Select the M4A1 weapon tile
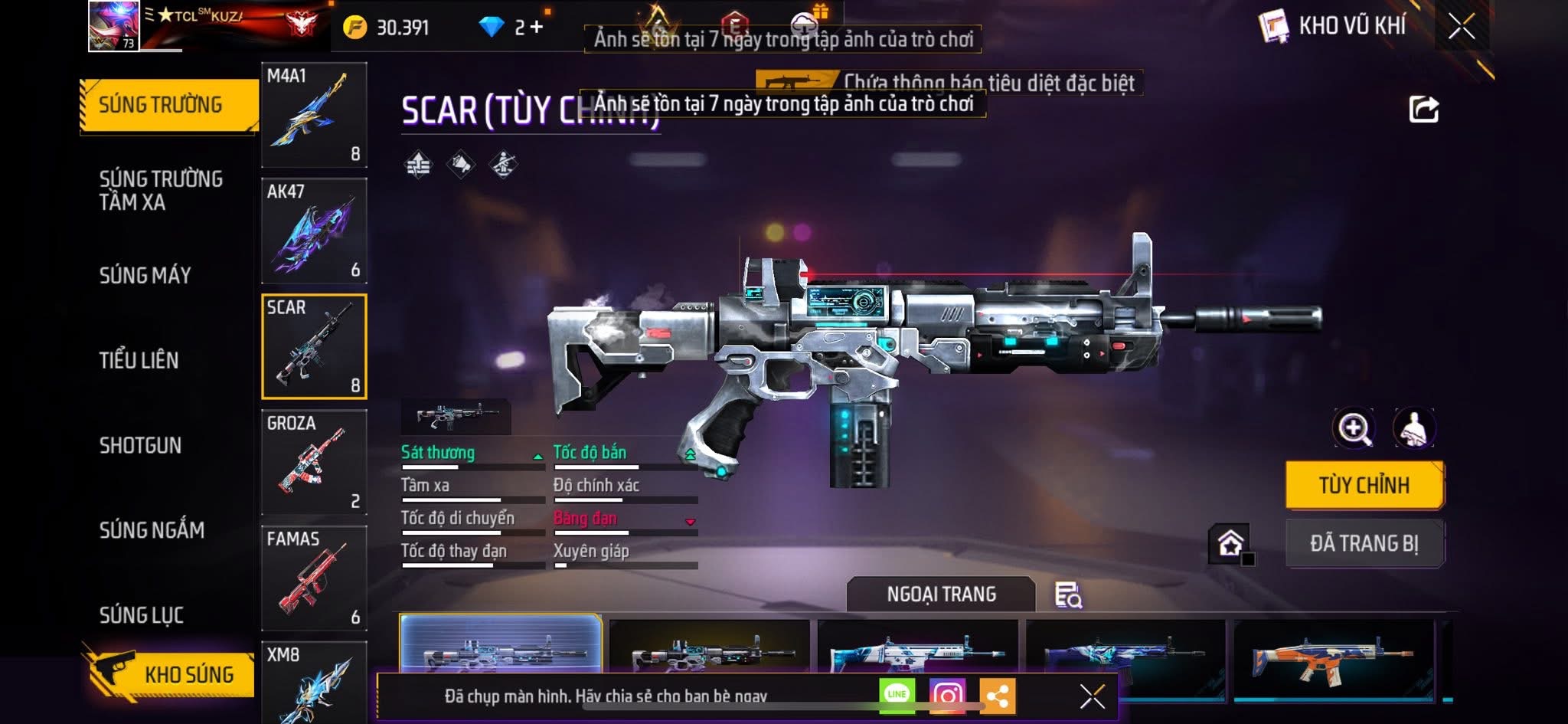 point(314,115)
